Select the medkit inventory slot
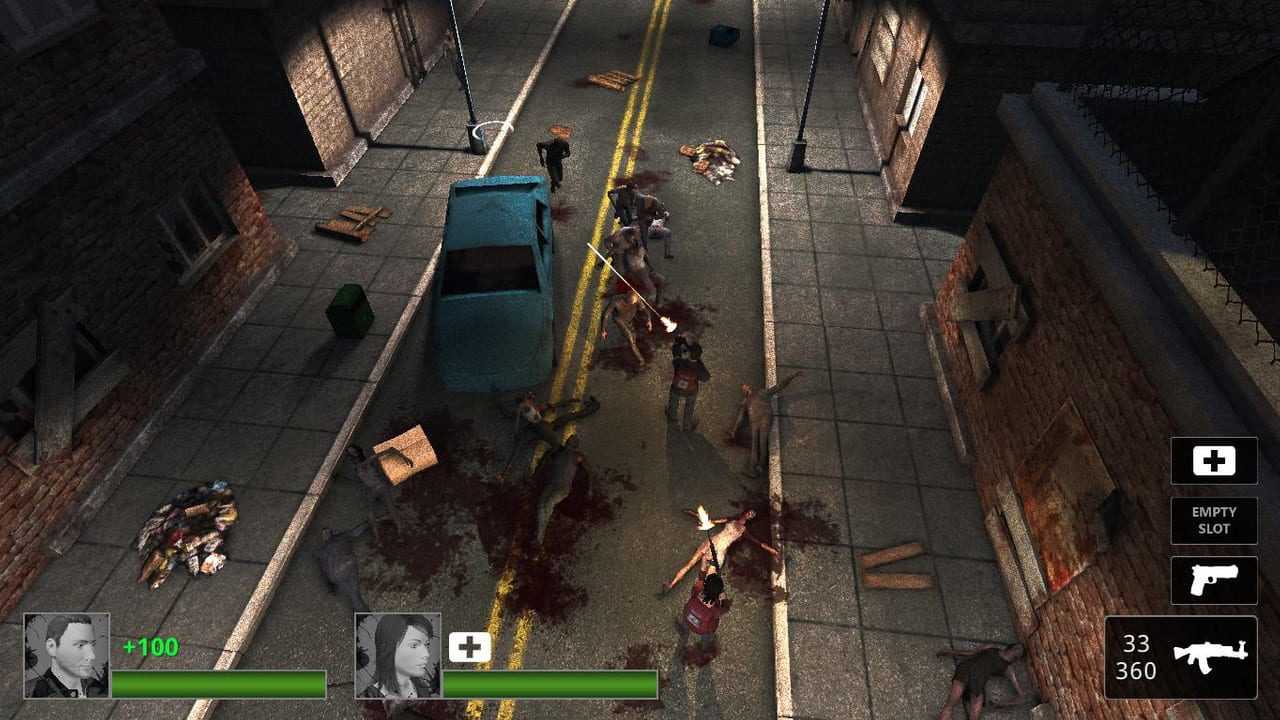The height and width of the screenshot is (720, 1280). pyautogui.click(x=1214, y=461)
